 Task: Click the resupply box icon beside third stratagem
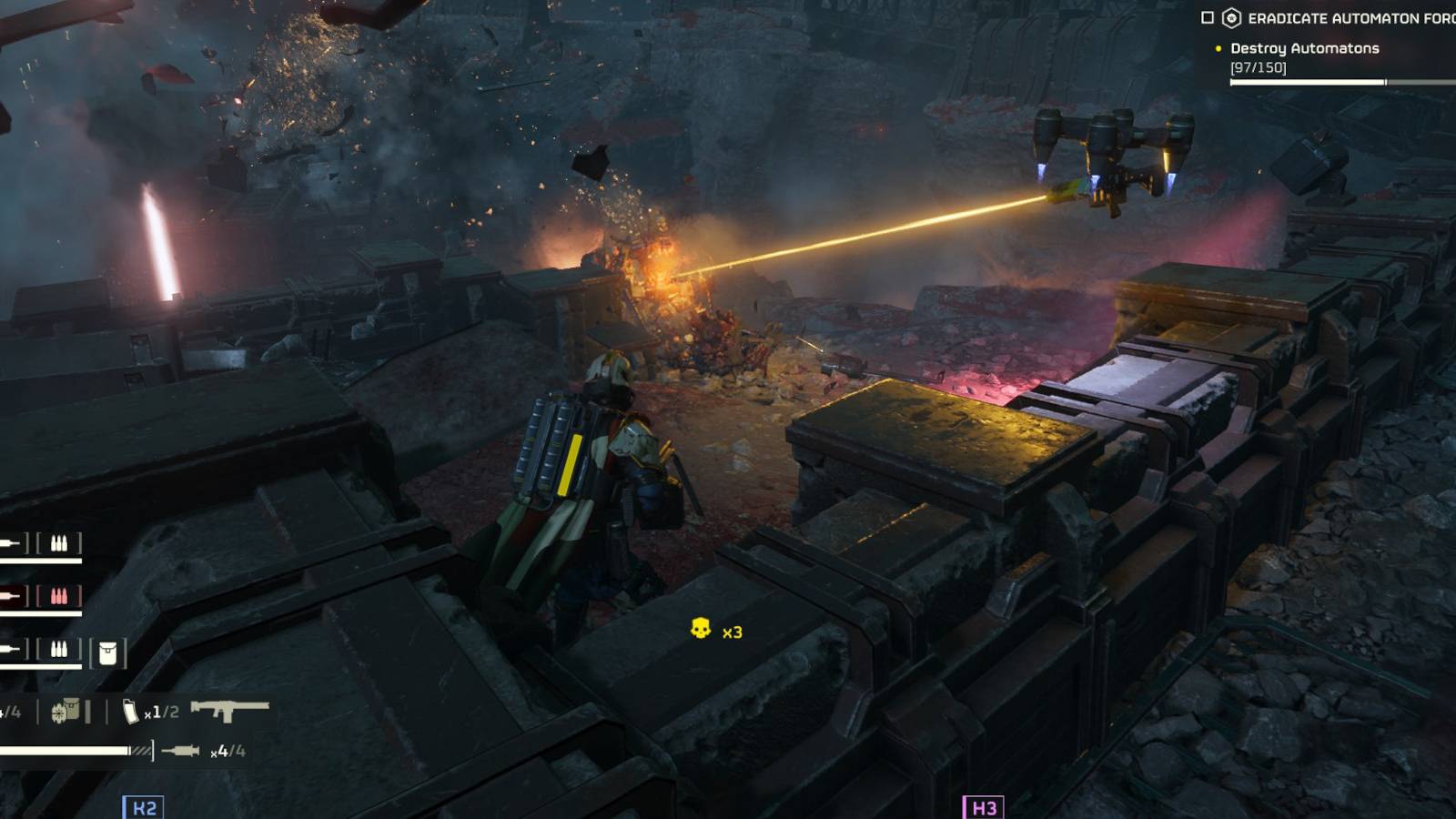coord(66,710)
